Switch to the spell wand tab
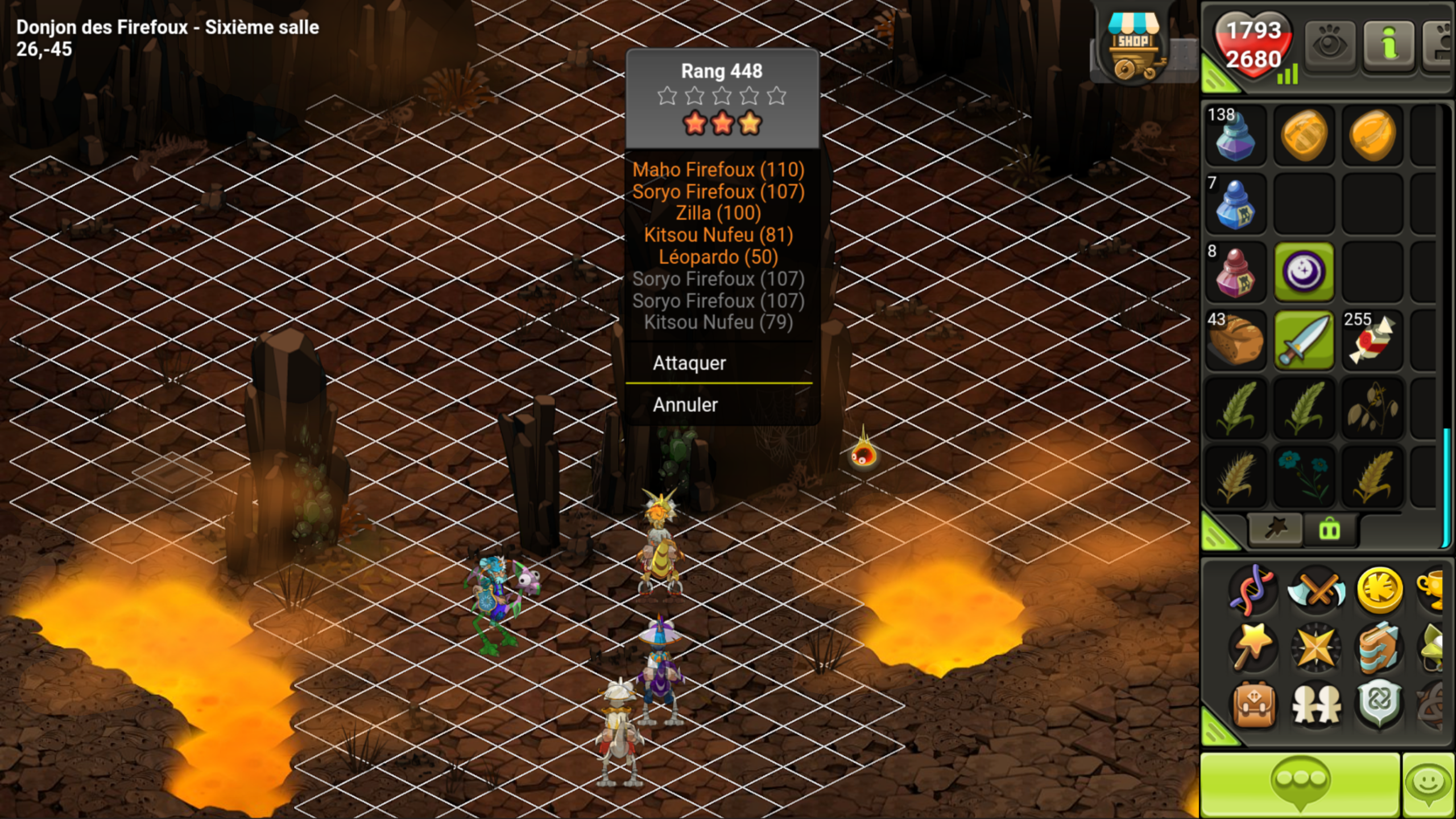Screen dimensions: 1456x819 1275,530
